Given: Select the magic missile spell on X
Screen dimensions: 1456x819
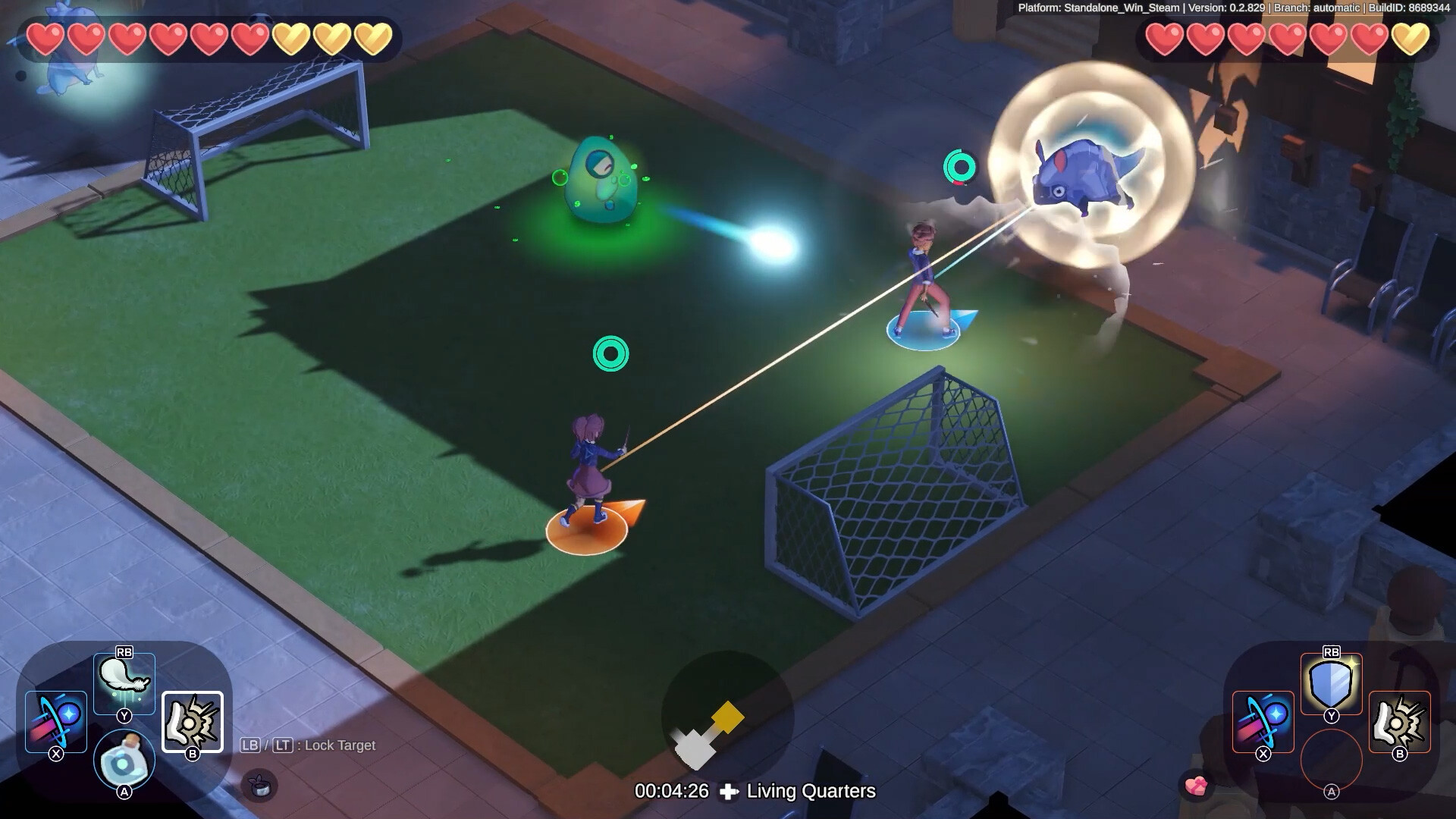Looking at the screenshot, I should (55, 720).
